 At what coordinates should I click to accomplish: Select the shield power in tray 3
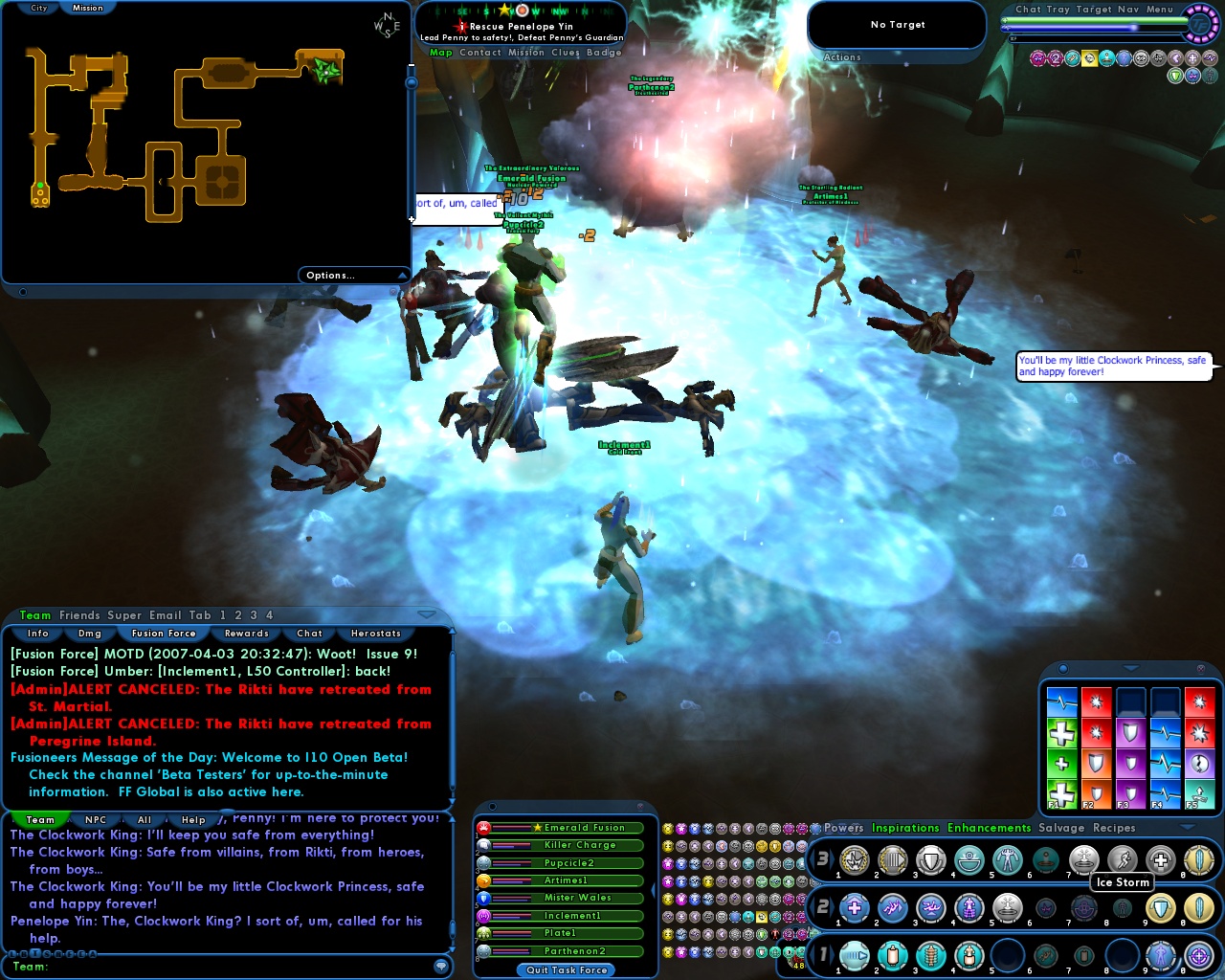point(929,859)
